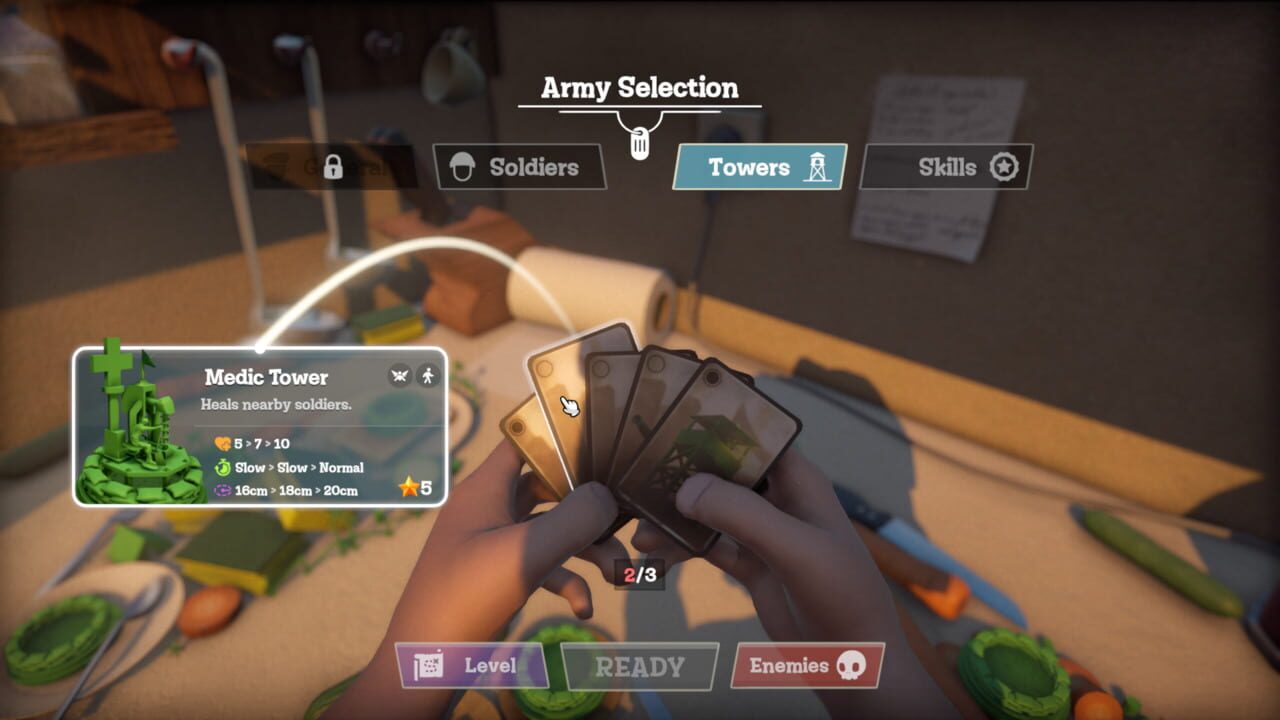The width and height of the screenshot is (1280, 720).
Task: Click the watchtower icon on Towers tab
Action: coord(815,166)
